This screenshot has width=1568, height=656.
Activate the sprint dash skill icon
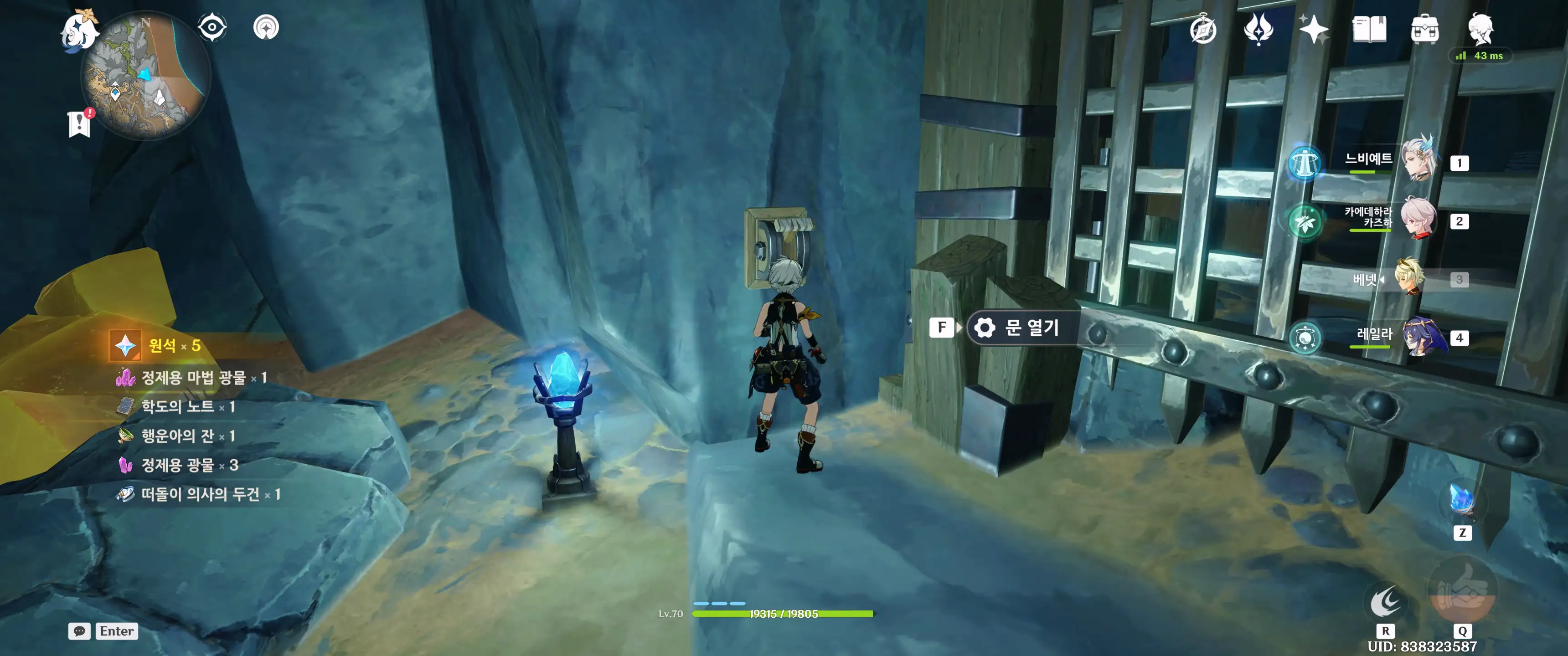tap(1385, 602)
